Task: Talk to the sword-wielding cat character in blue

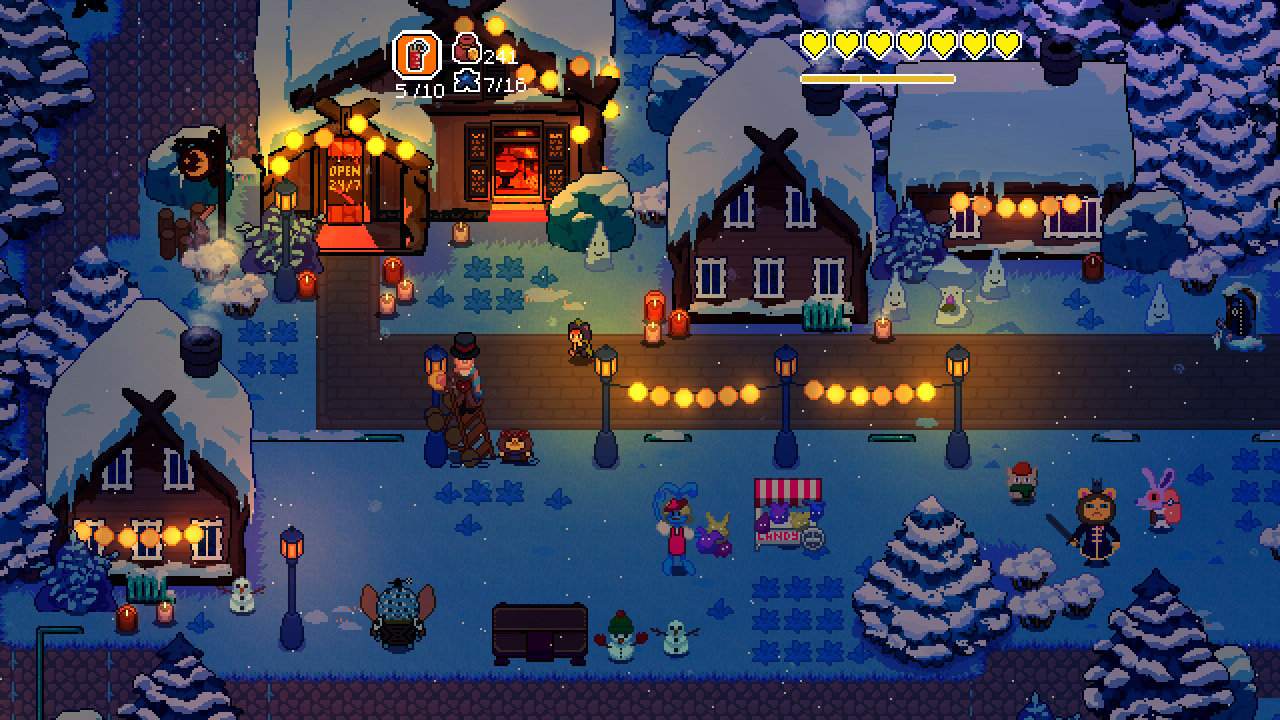Action: tap(1096, 525)
